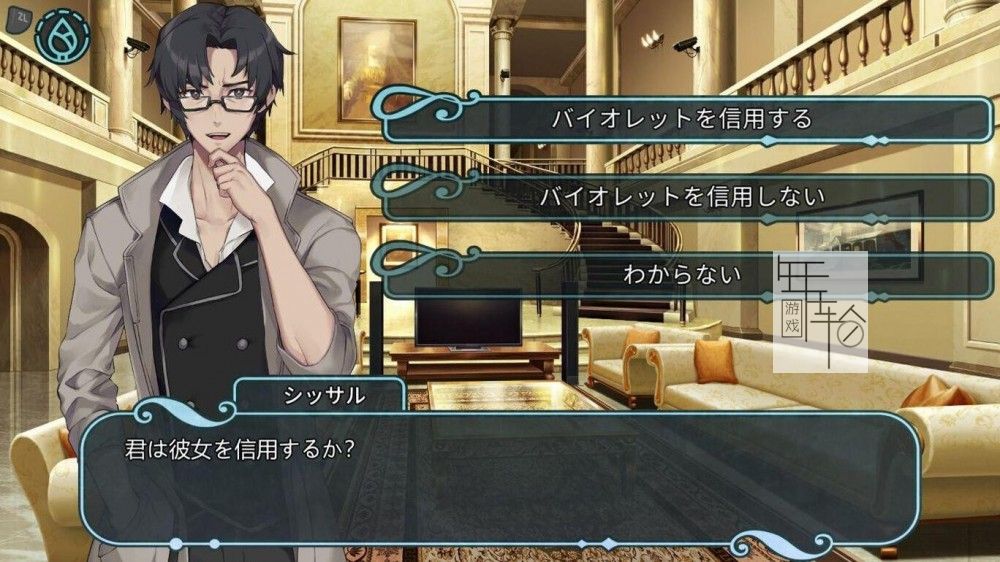Image resolution: width=1000 pixels, height=562 pixels.
Task: Click the dialogue box to advance text
Action: pyautogui.click(x=500, y=478)
